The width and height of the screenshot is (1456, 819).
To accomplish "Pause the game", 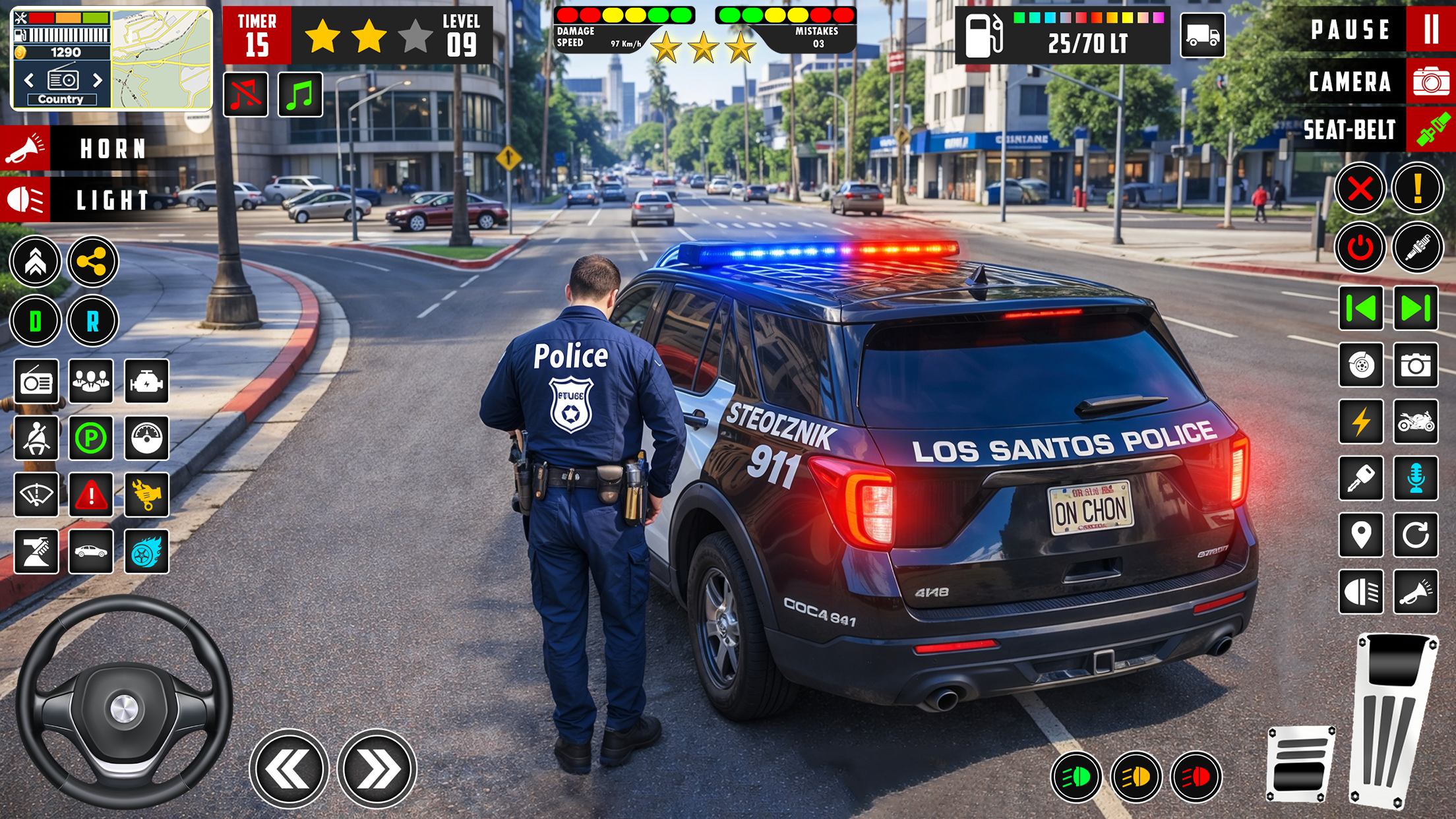I will click(x=1430, y=30).
